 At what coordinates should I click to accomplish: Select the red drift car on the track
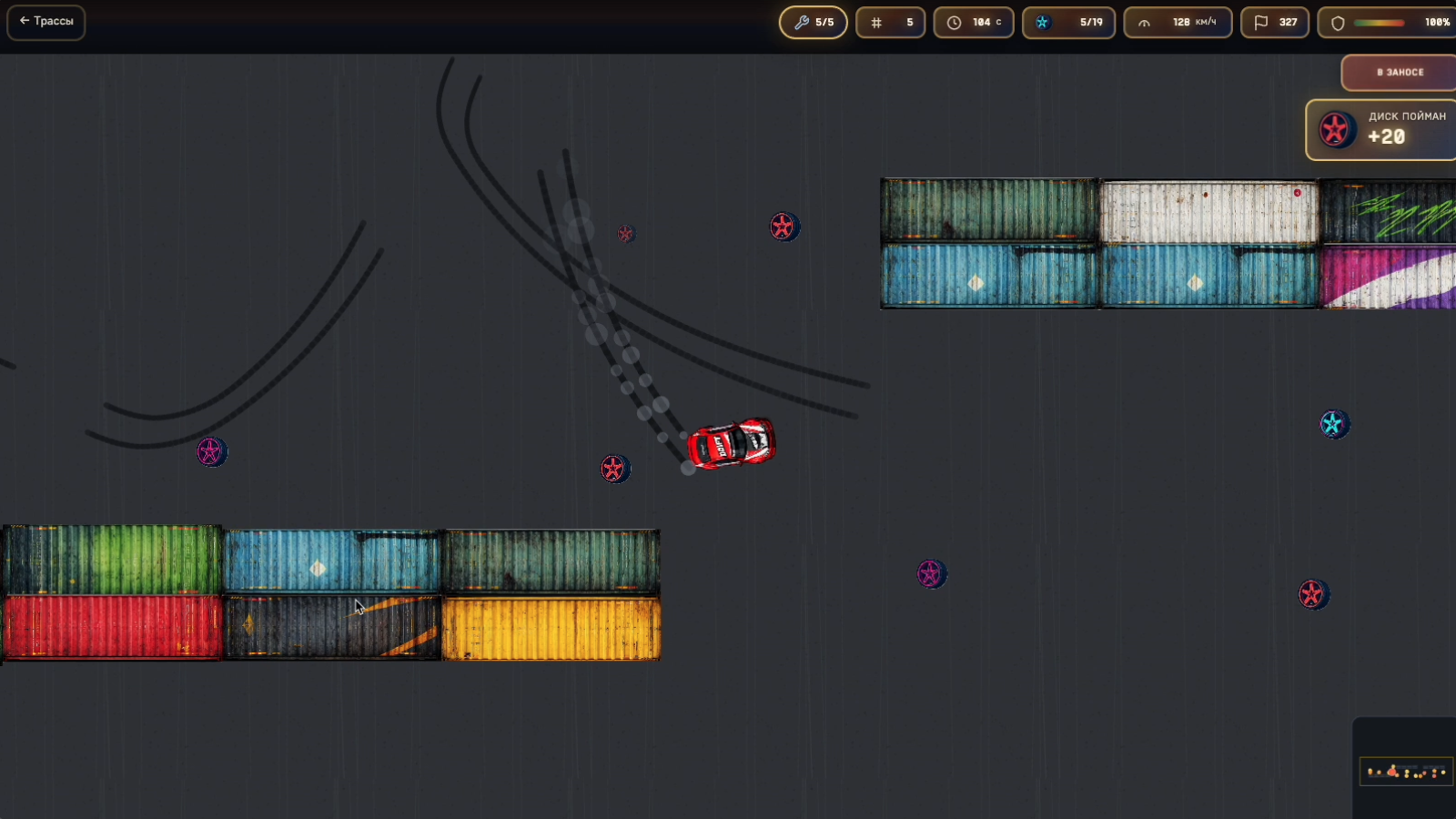(x=733, y=443)
